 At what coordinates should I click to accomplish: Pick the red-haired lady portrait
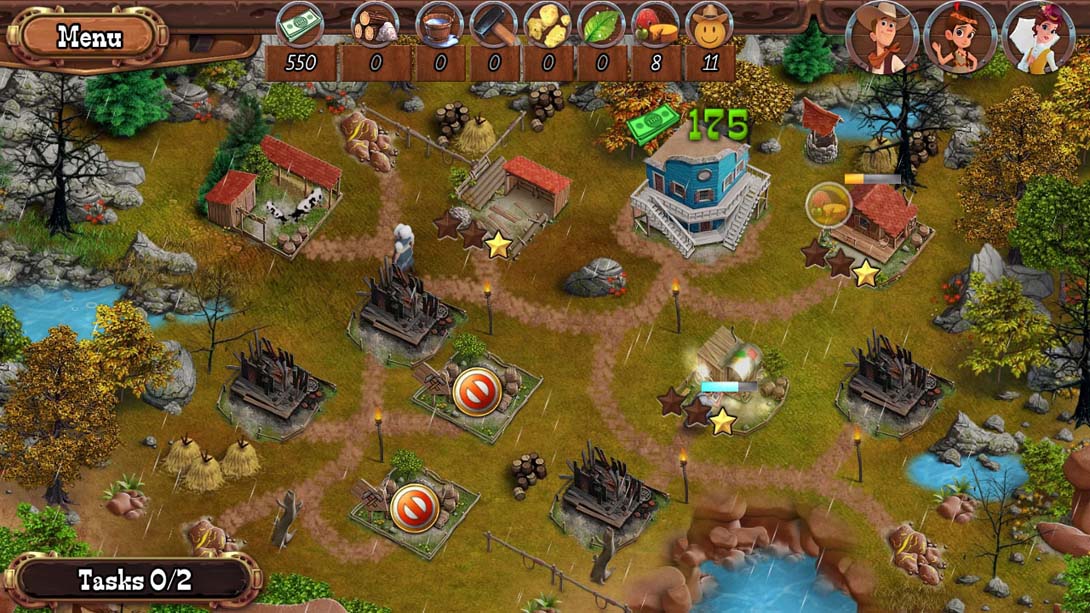(x=1037, y=38)
